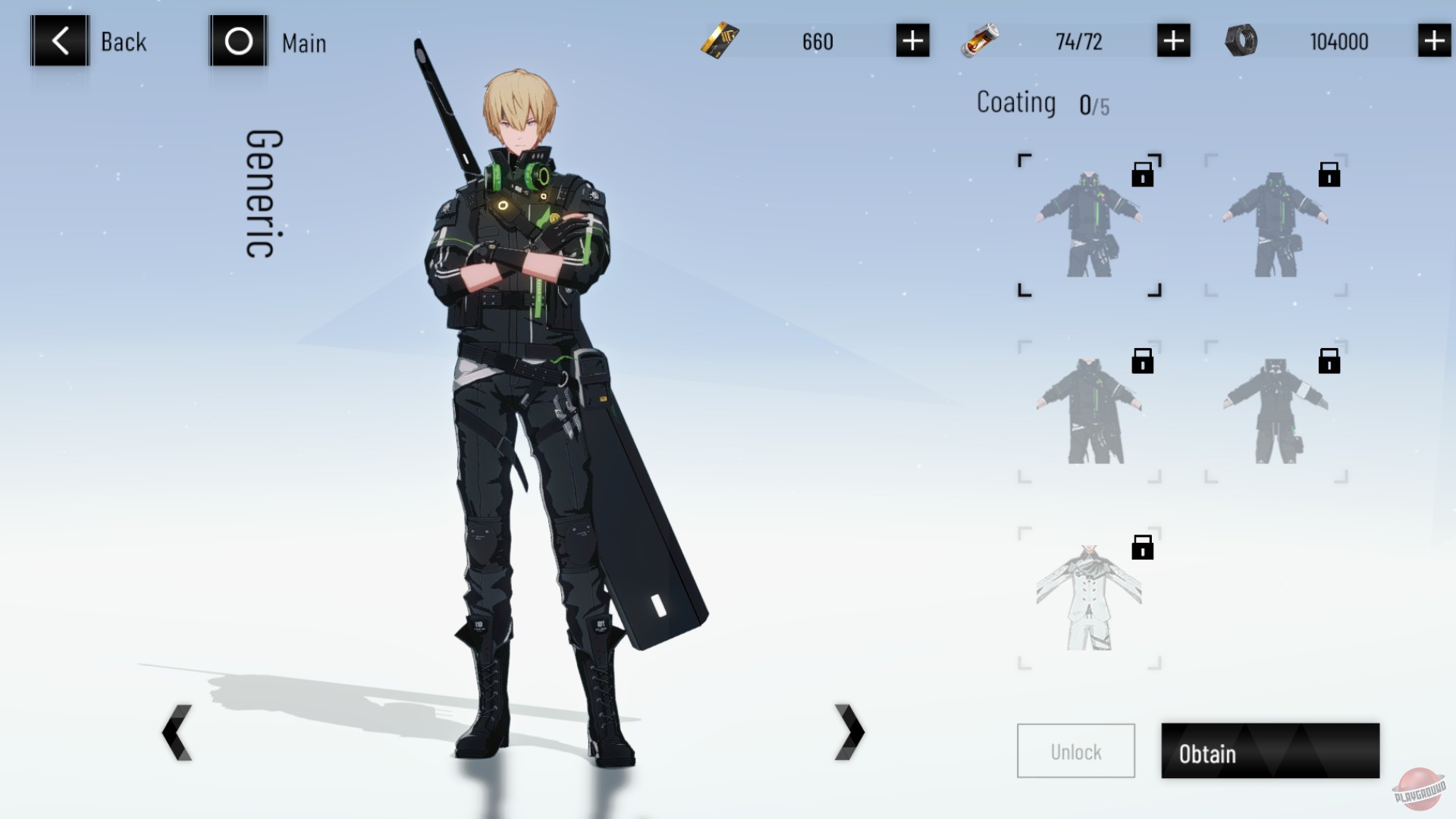Viewport: 1456px width, 819px height.
Task: Click the plus icon next to the stamina counter
Action: [1172, 42]
